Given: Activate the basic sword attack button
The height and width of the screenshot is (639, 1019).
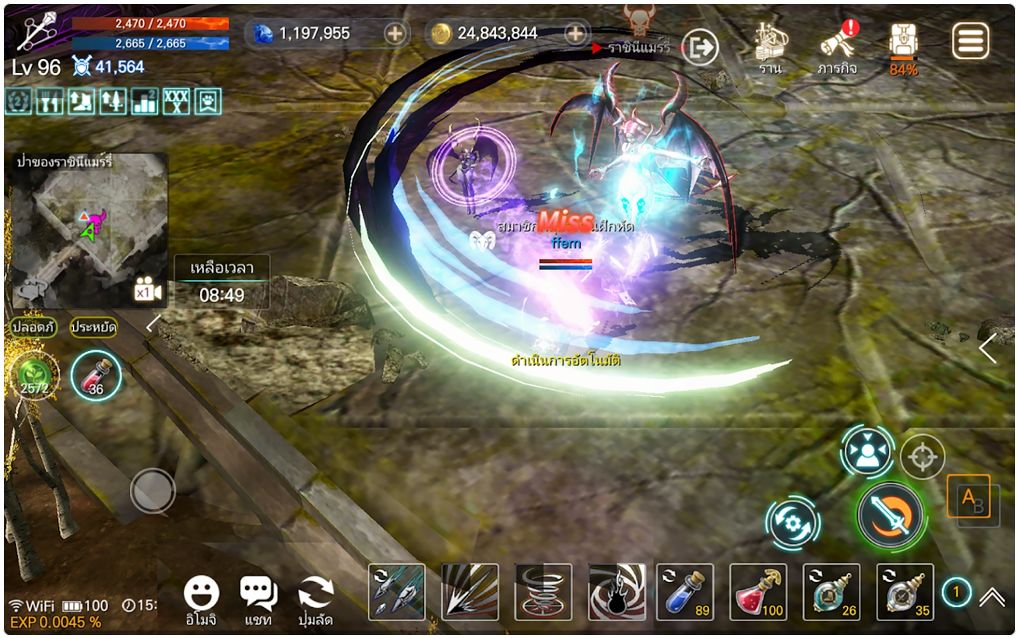Looking at the screenshot, I should 889,516.
